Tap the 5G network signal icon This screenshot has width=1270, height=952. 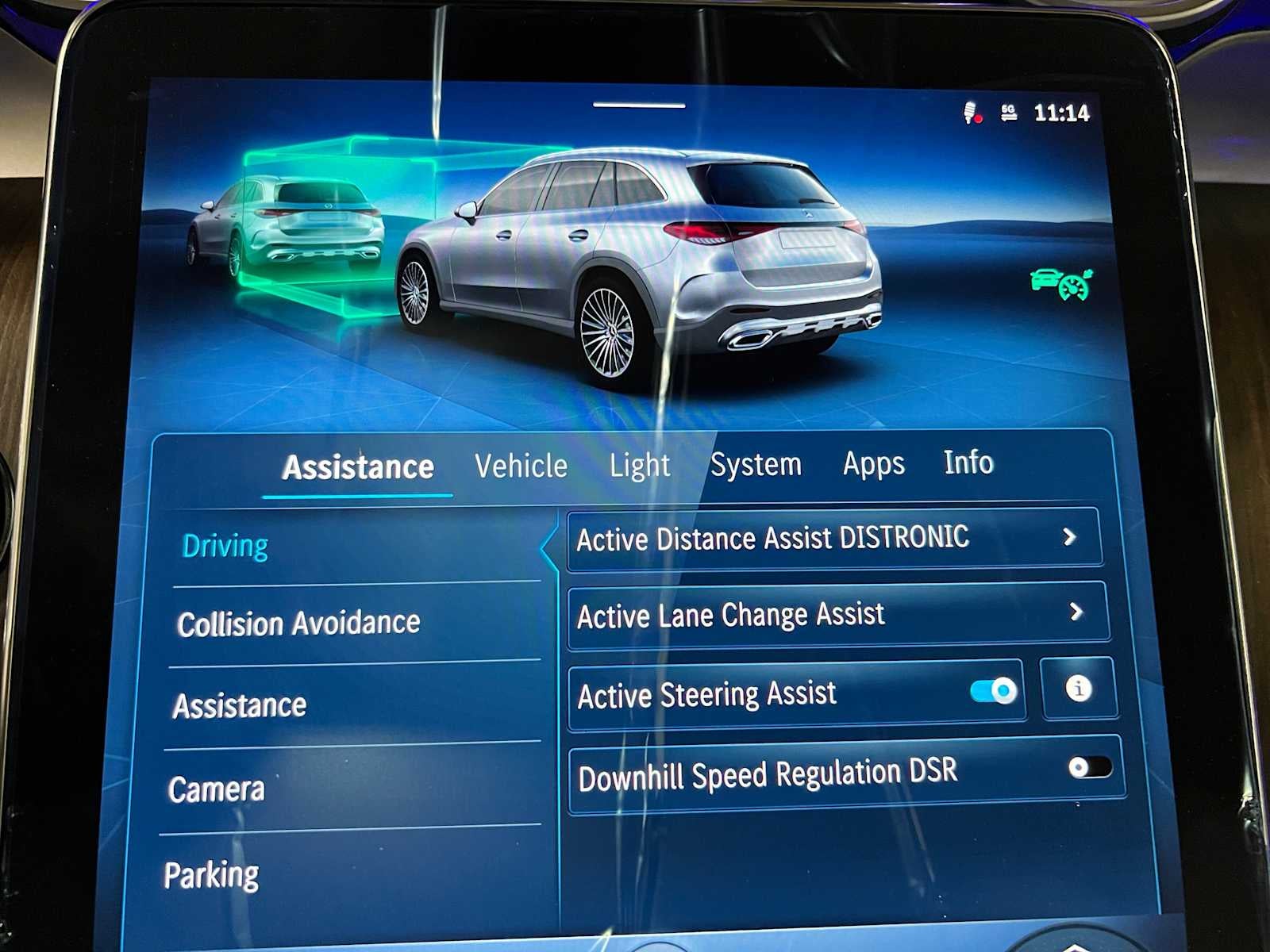[1010, 112]
